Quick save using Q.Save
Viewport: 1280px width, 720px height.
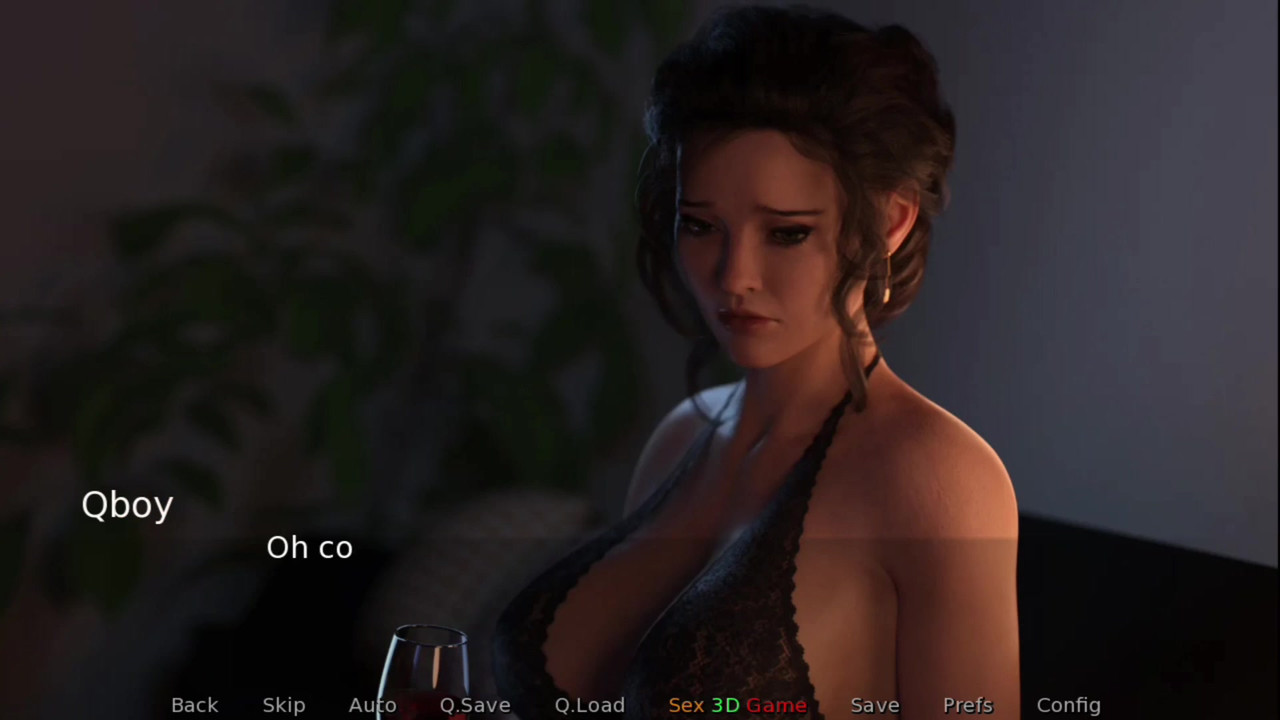[x=475, y=705]
